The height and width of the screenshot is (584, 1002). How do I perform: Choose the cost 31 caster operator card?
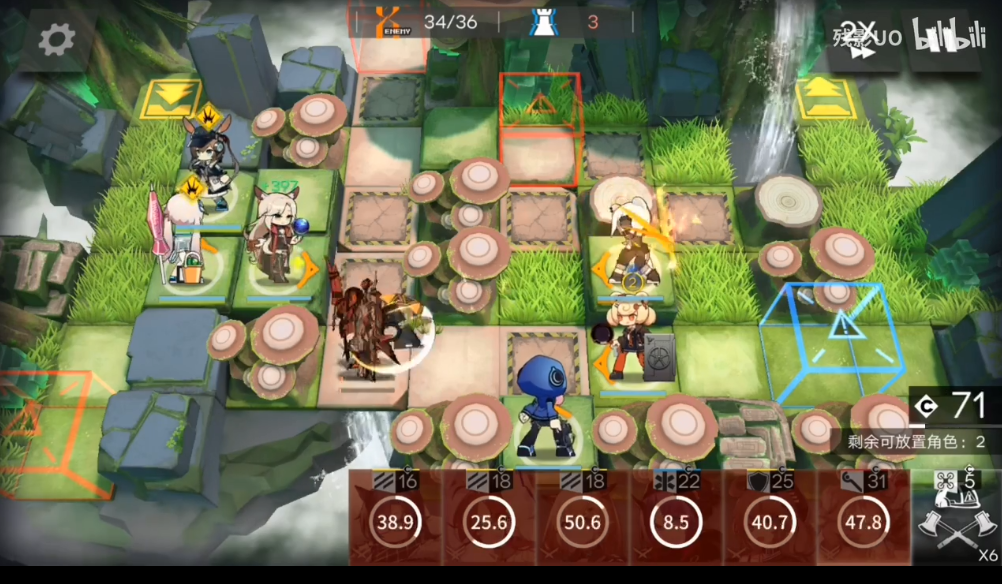(x=863, y=517)
